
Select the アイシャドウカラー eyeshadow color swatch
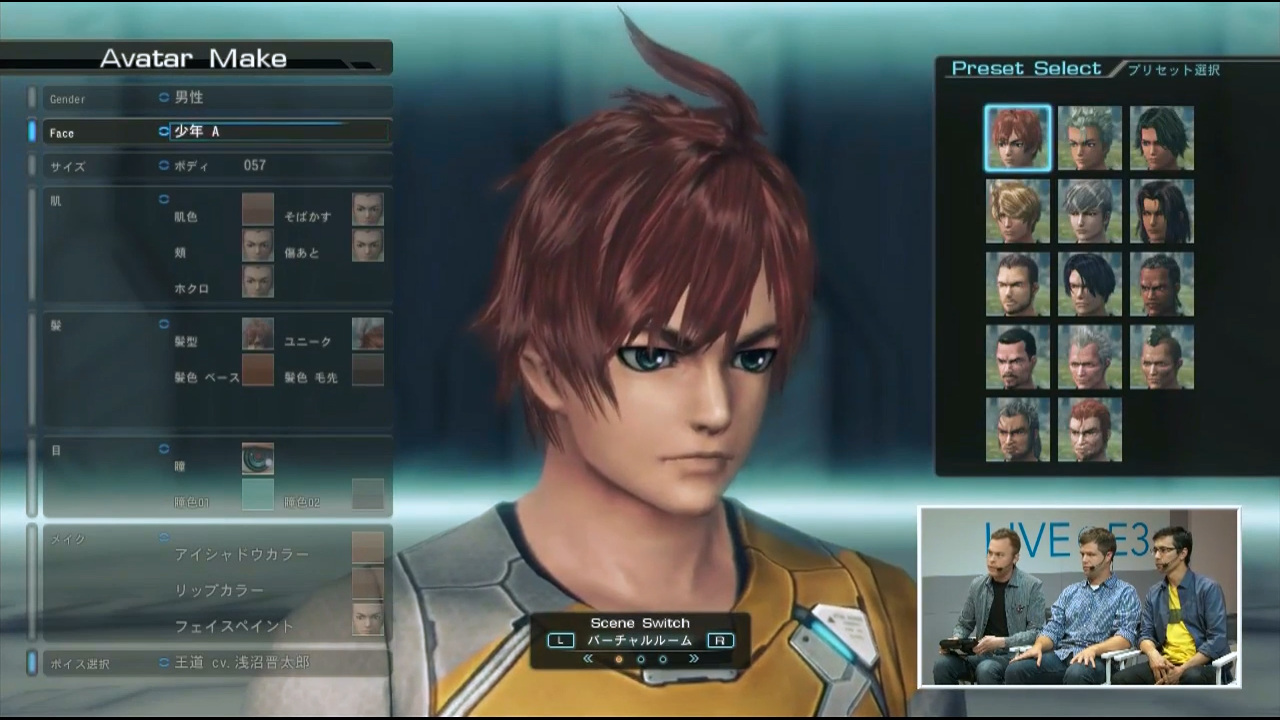click(368, 547)
